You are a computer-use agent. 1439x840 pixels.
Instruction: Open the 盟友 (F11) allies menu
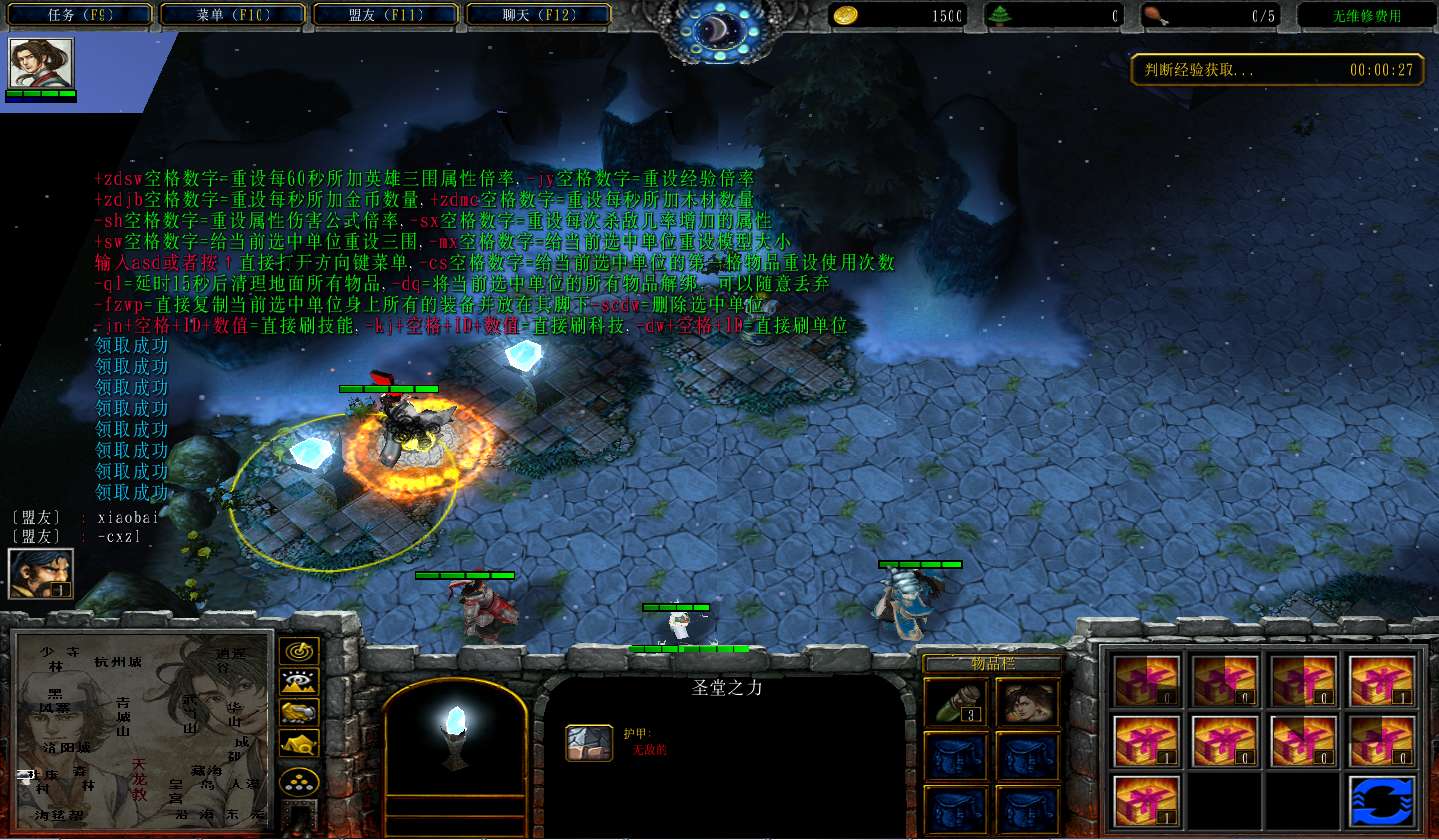coord(386,15)
